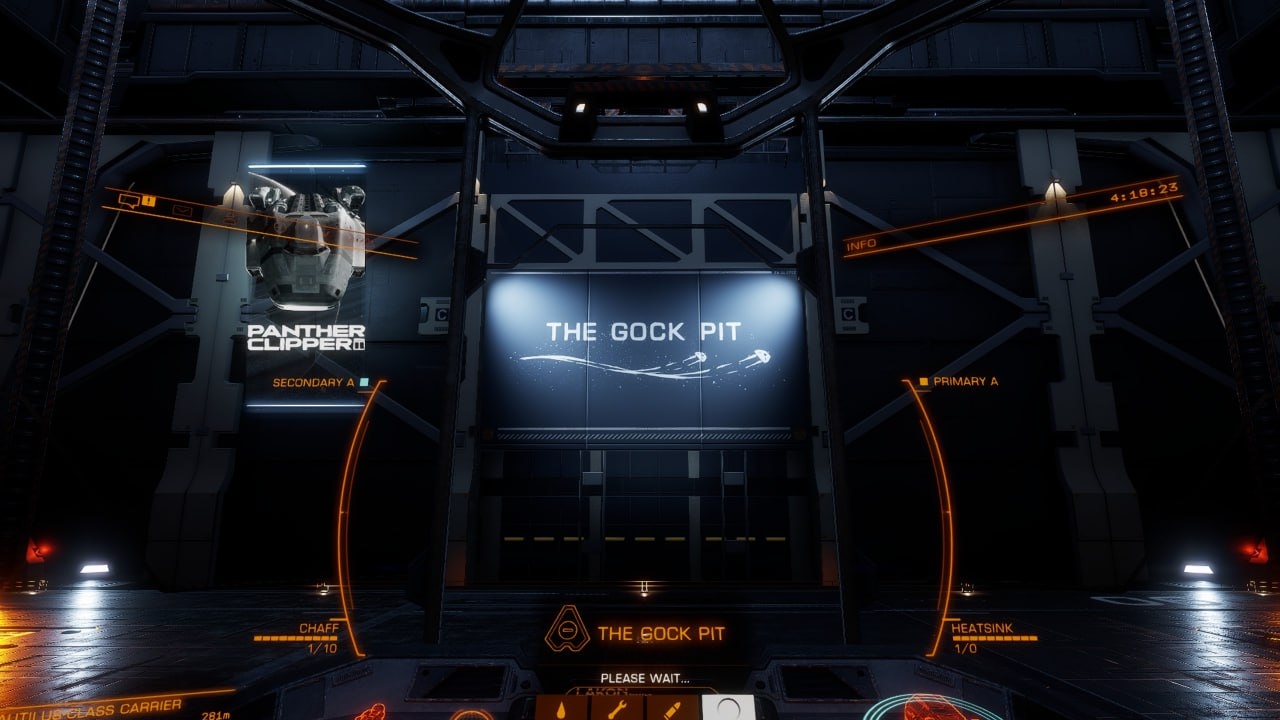
Task: Choose the repair wrench button
Action: 617,708
